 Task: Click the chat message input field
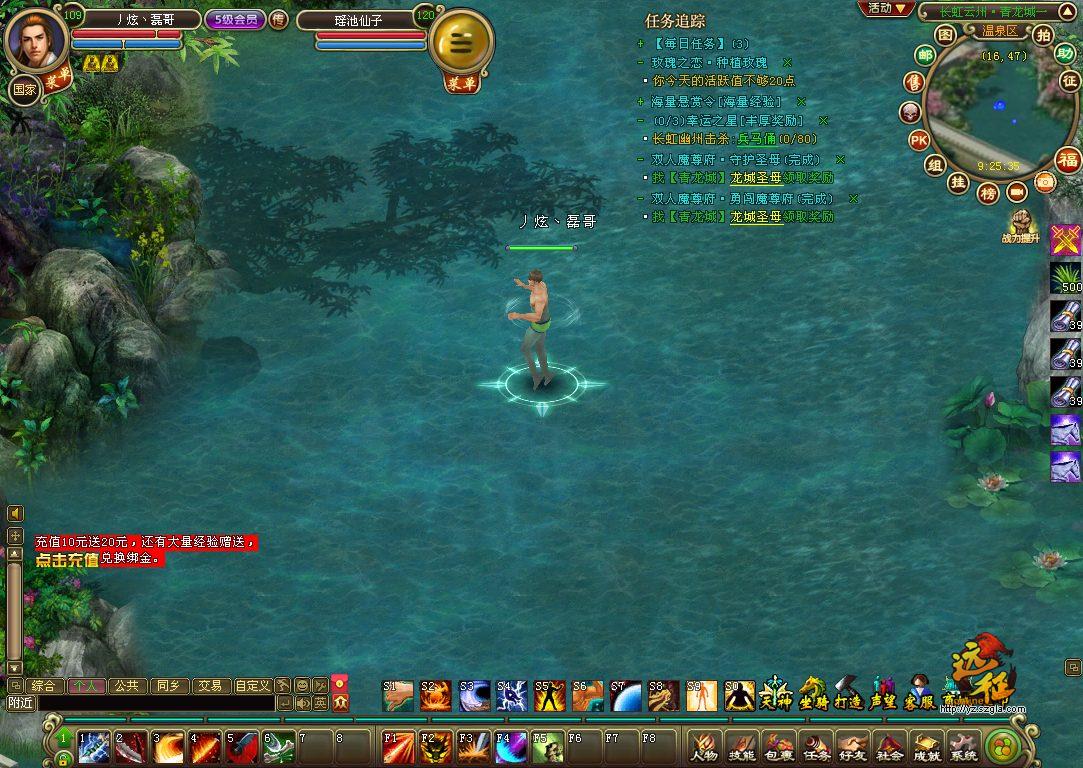[x=155, y=703]
